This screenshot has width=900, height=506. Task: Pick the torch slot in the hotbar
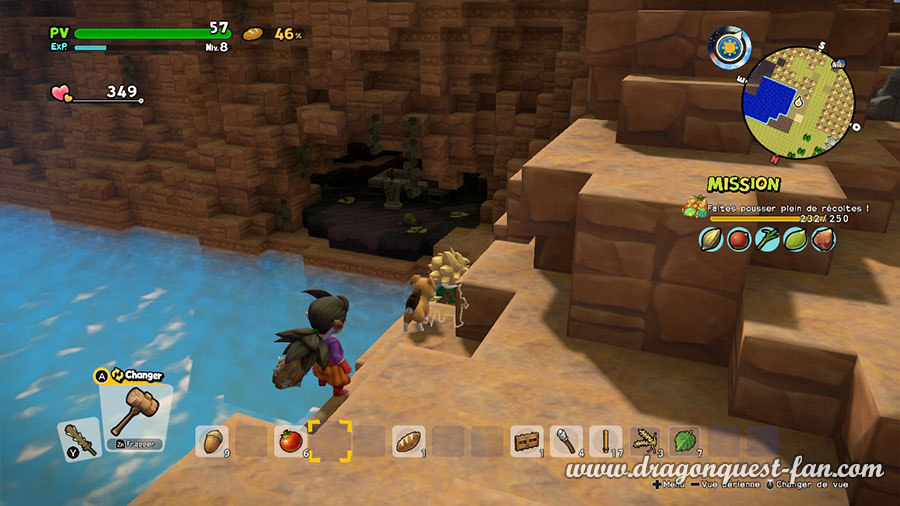[x=566, y=441]
